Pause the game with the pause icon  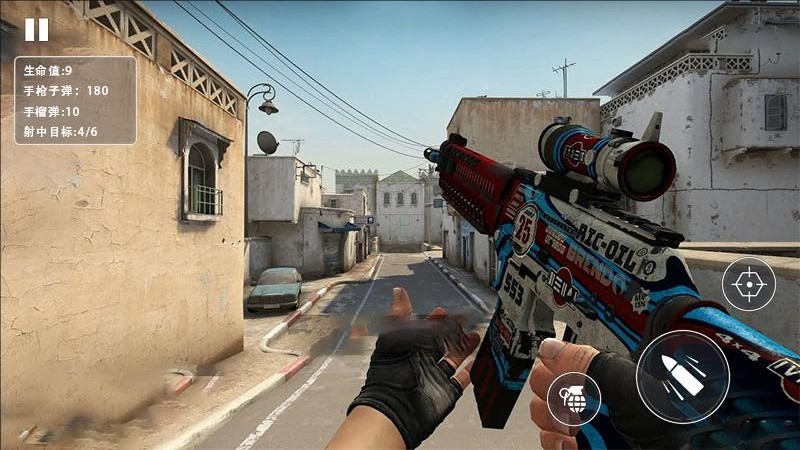[x=36, y=30]
